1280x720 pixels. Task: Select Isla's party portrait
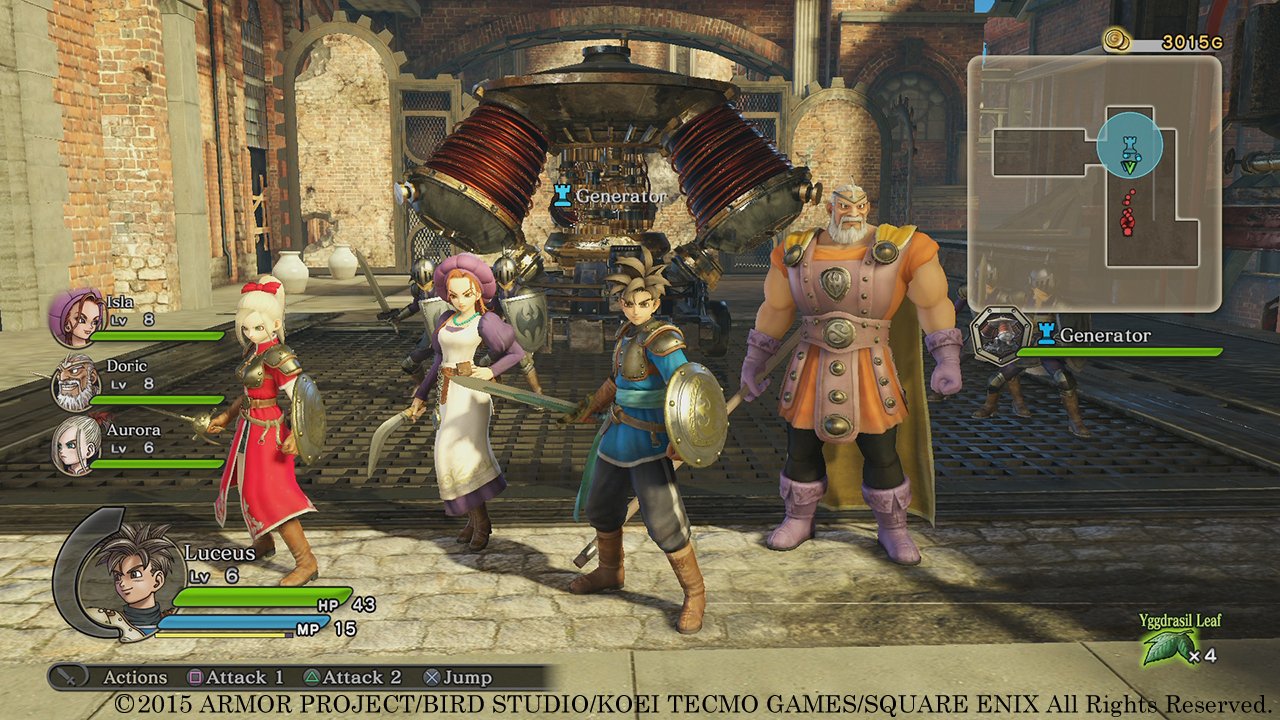[x=76, y=316]
